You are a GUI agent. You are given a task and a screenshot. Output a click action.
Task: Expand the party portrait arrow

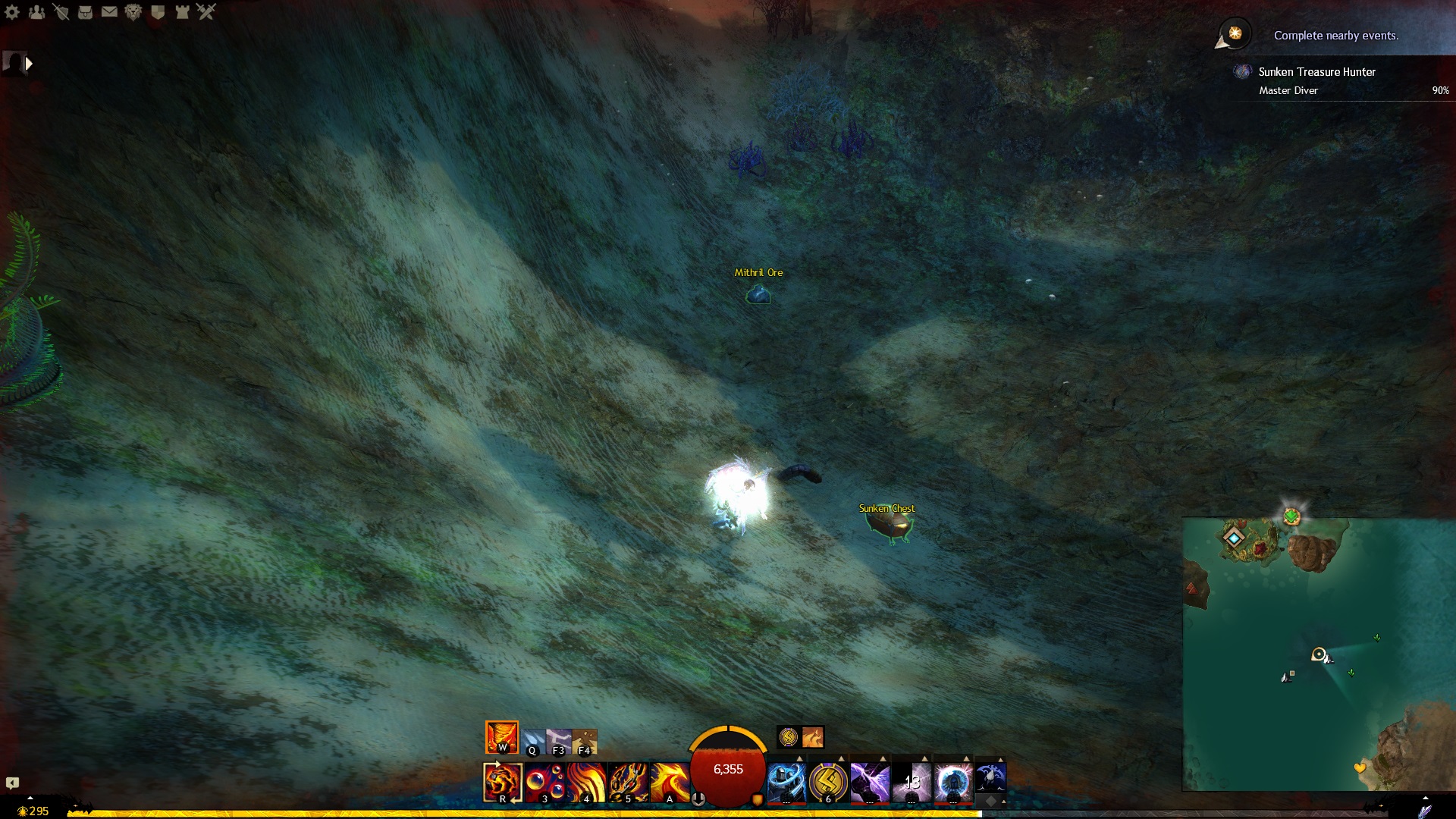(x=29, y=64)
